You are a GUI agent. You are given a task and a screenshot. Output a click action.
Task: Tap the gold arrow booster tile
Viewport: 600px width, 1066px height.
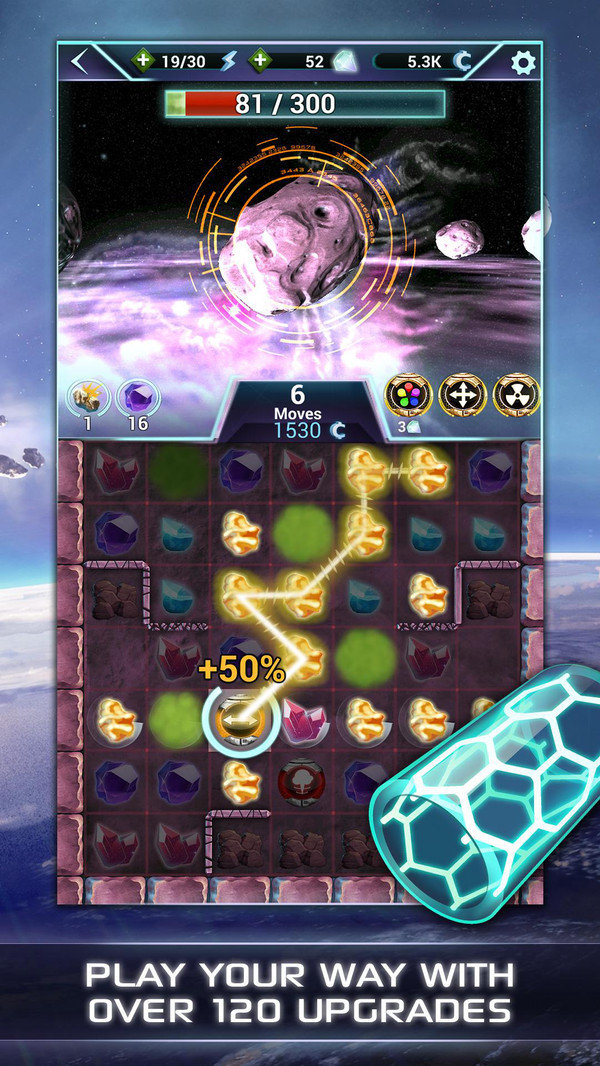[x=240, y=718]
